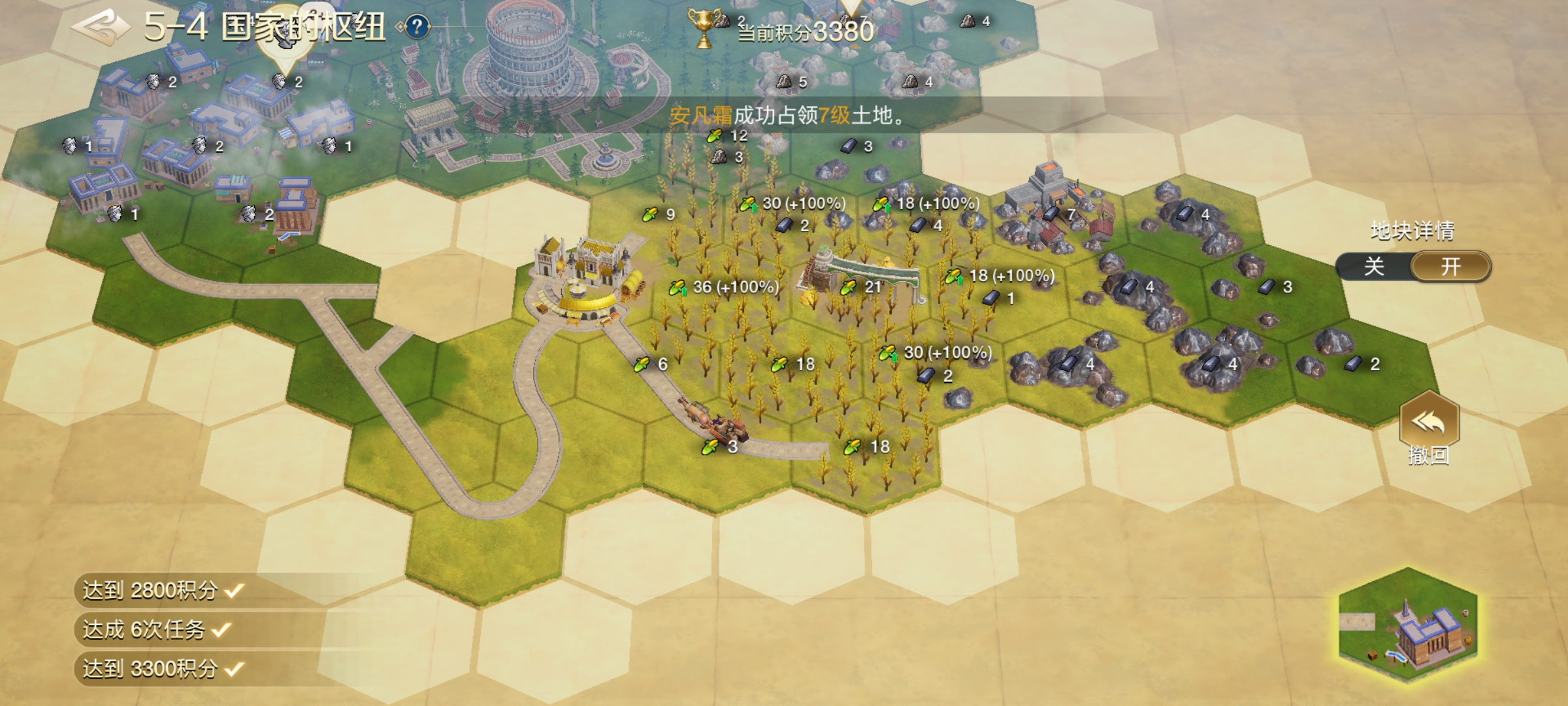Screen dimensions: 1568x706
Task: Switch tile details toggle to 关 (off)
Action: point(1374,267)
